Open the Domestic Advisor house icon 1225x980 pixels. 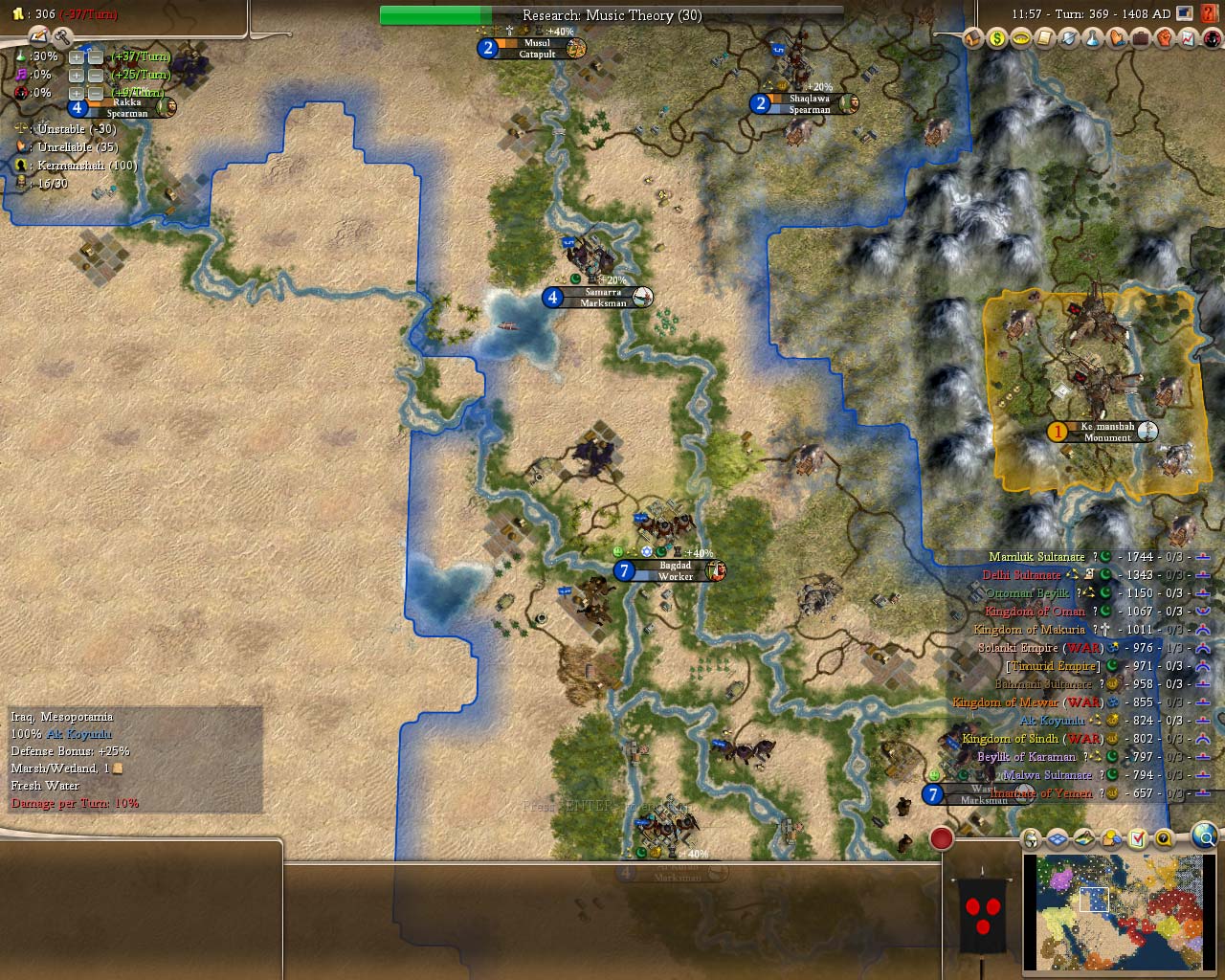click(973, 38)
